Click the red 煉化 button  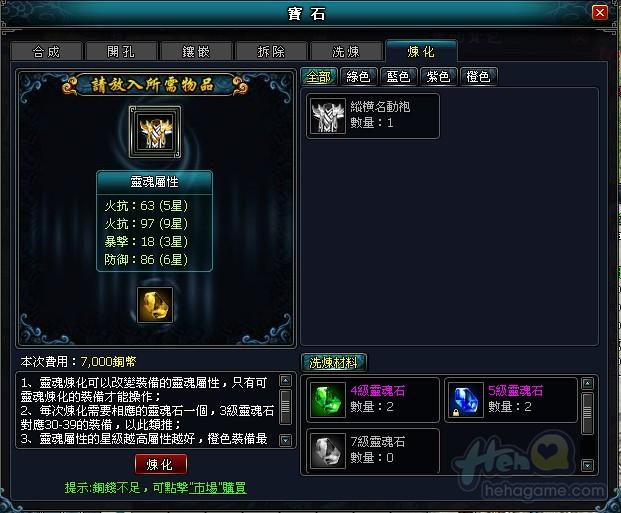pos(160,465)
